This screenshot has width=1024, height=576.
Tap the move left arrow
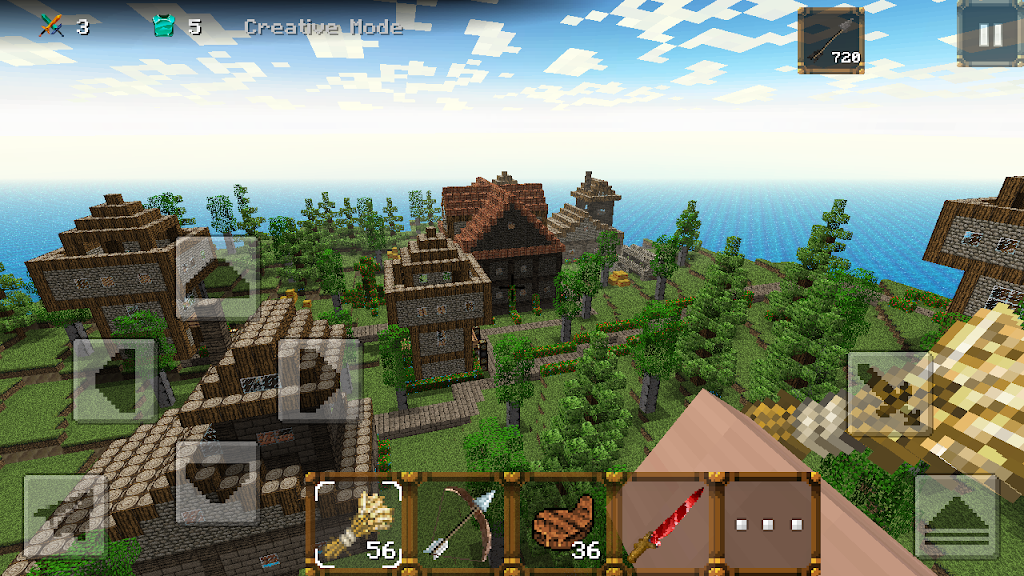pos(115,380)
